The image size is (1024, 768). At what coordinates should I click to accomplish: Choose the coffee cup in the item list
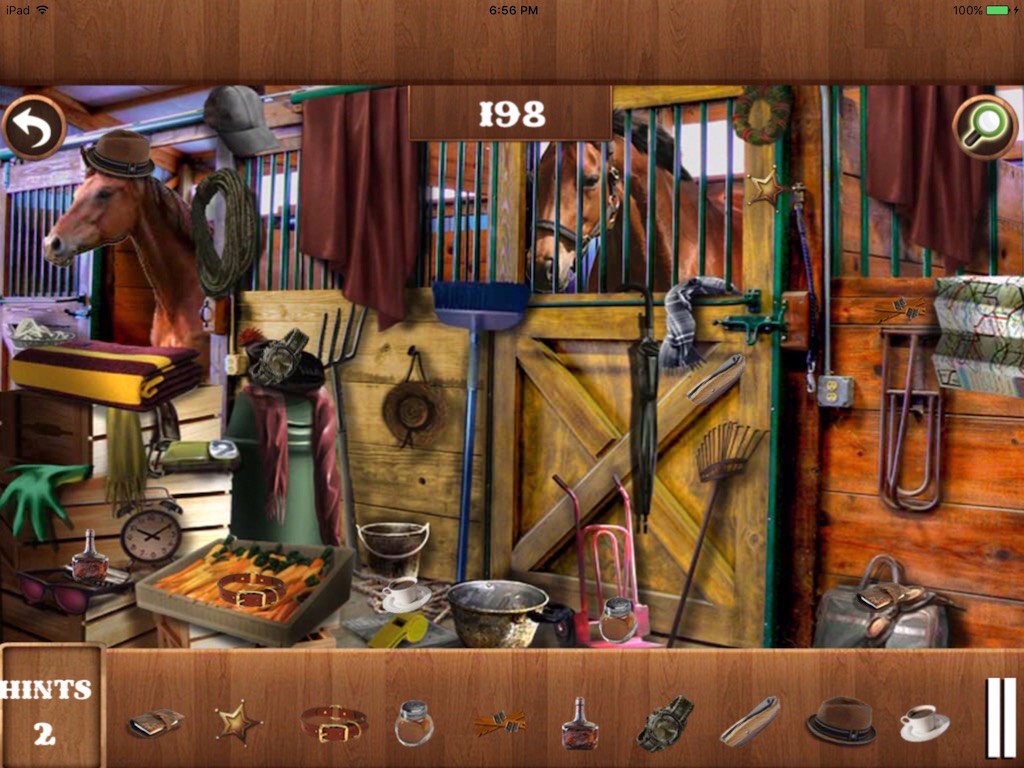pyautogui.click(x=924, y=722)
